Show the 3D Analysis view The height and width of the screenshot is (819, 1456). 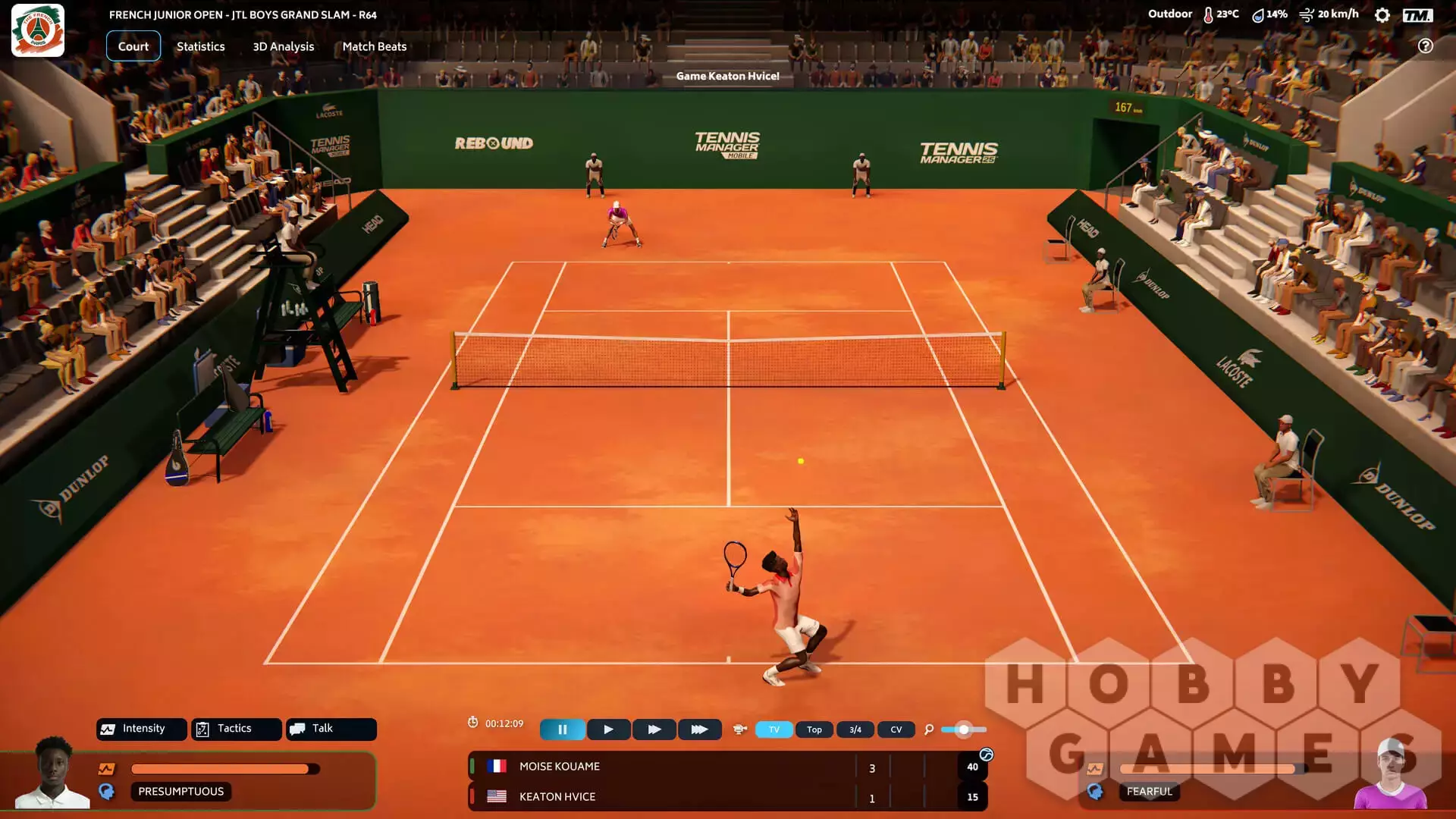283,46
